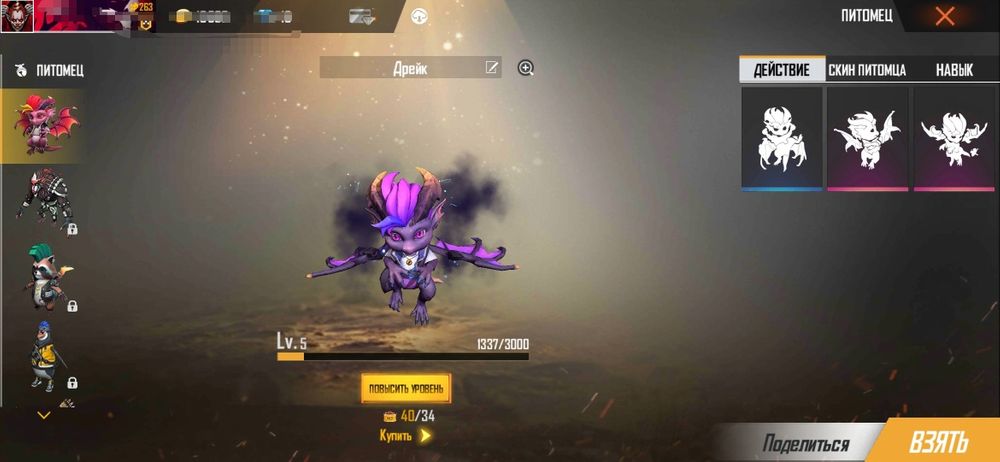The width and height of the screenshot is (1000, 462).
Task: Follow the Купить link for pet food
Action: tap(405, 436)
